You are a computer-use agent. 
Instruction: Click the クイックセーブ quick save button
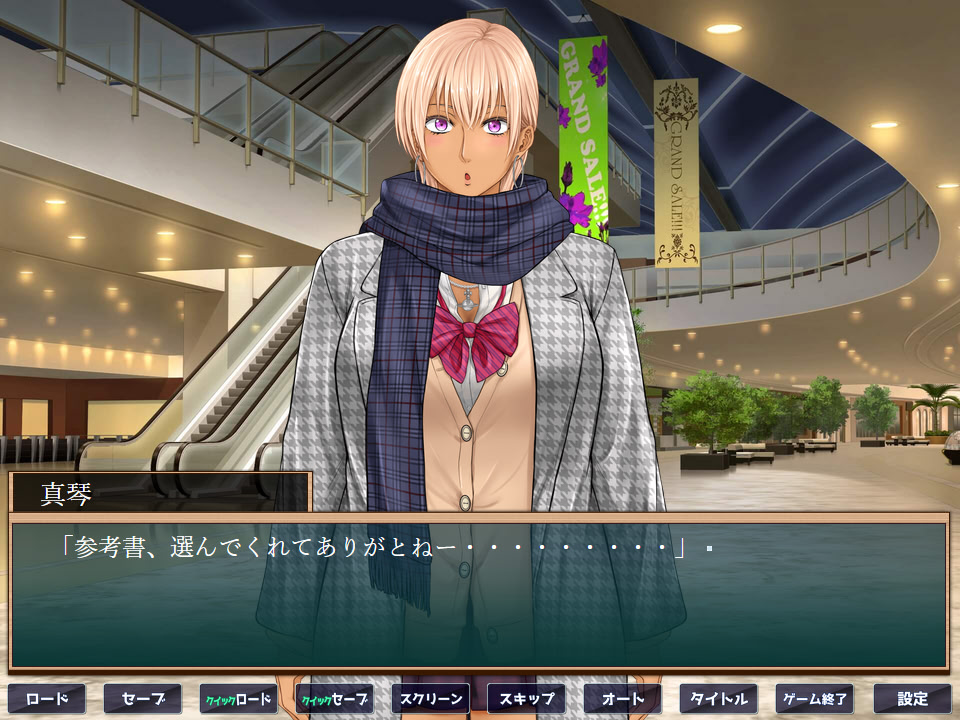tap(335, 698)
